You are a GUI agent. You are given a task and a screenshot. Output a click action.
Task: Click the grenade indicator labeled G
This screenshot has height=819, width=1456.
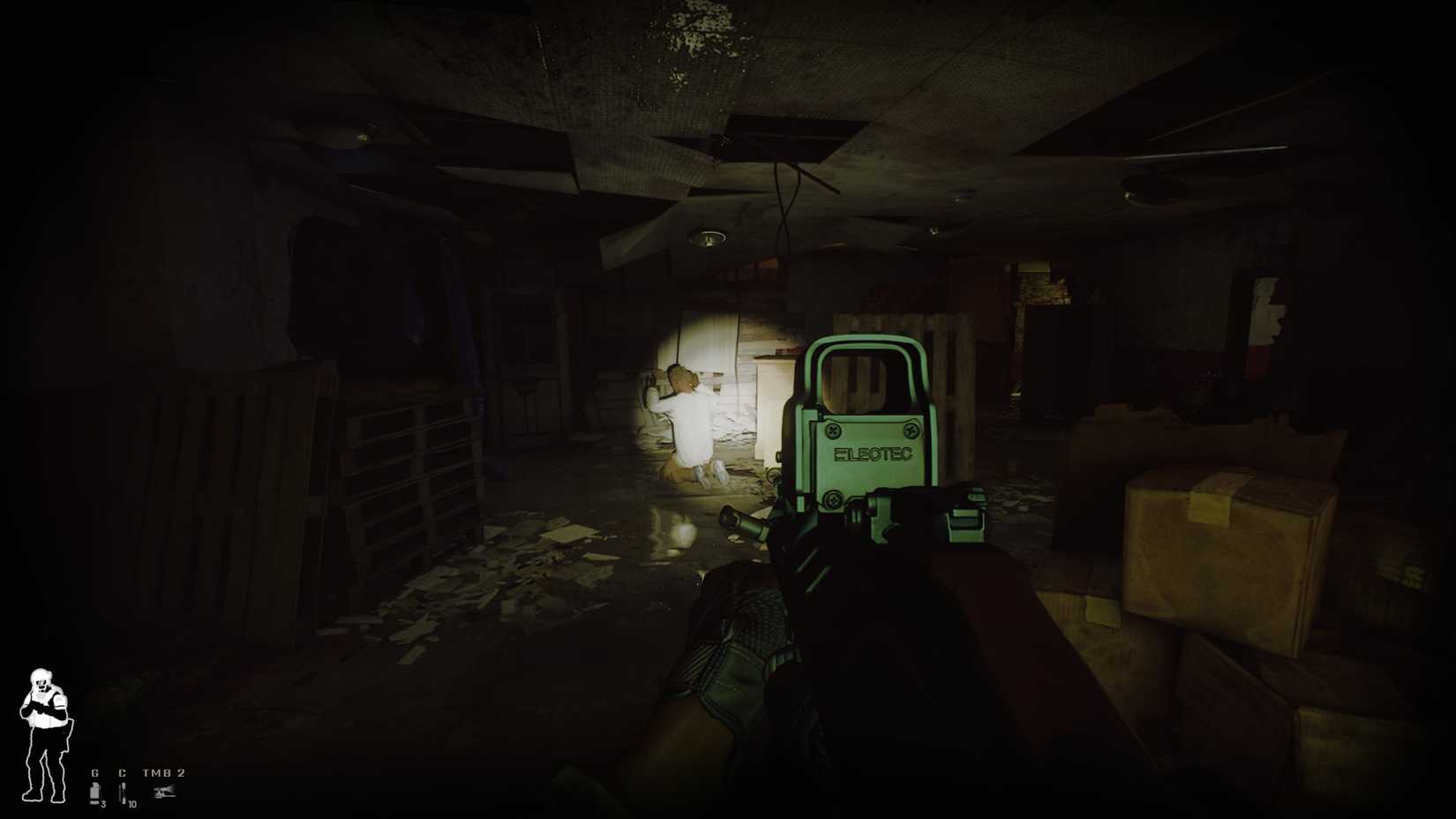(95, 773)
